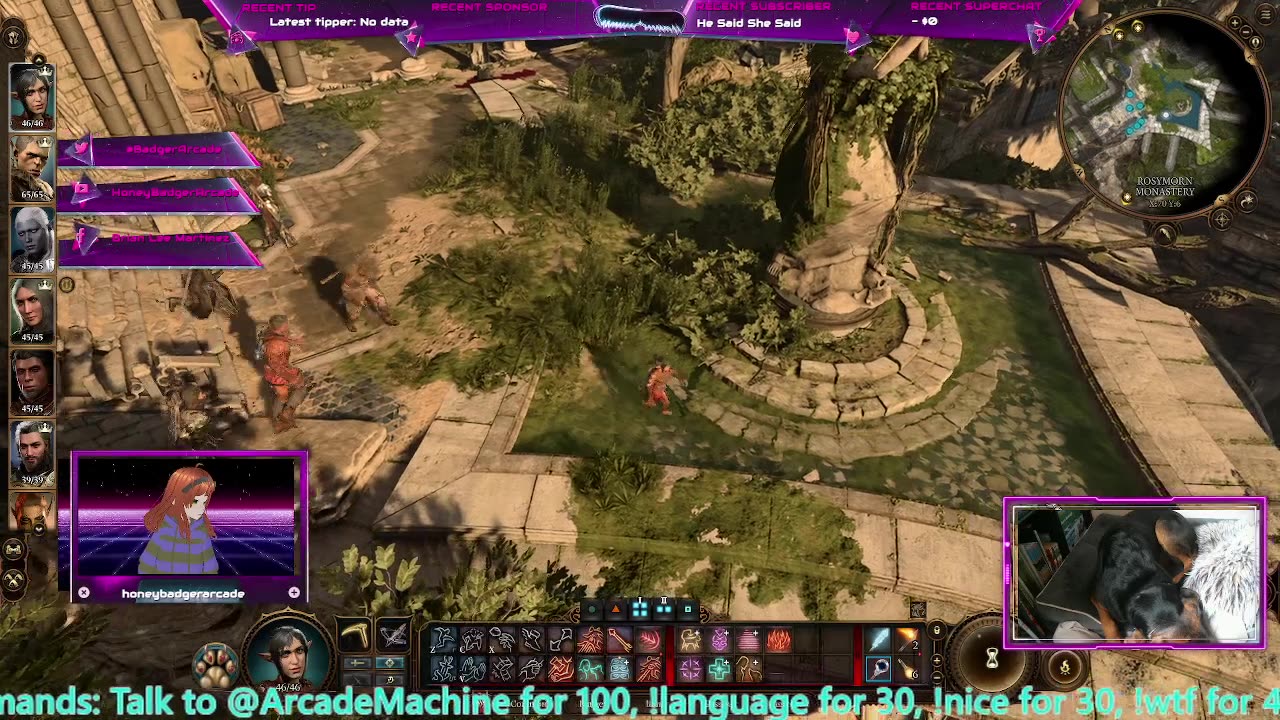Select the top party member portrait
Viewport: 1280px width, 720px height.
coord(32,95)
